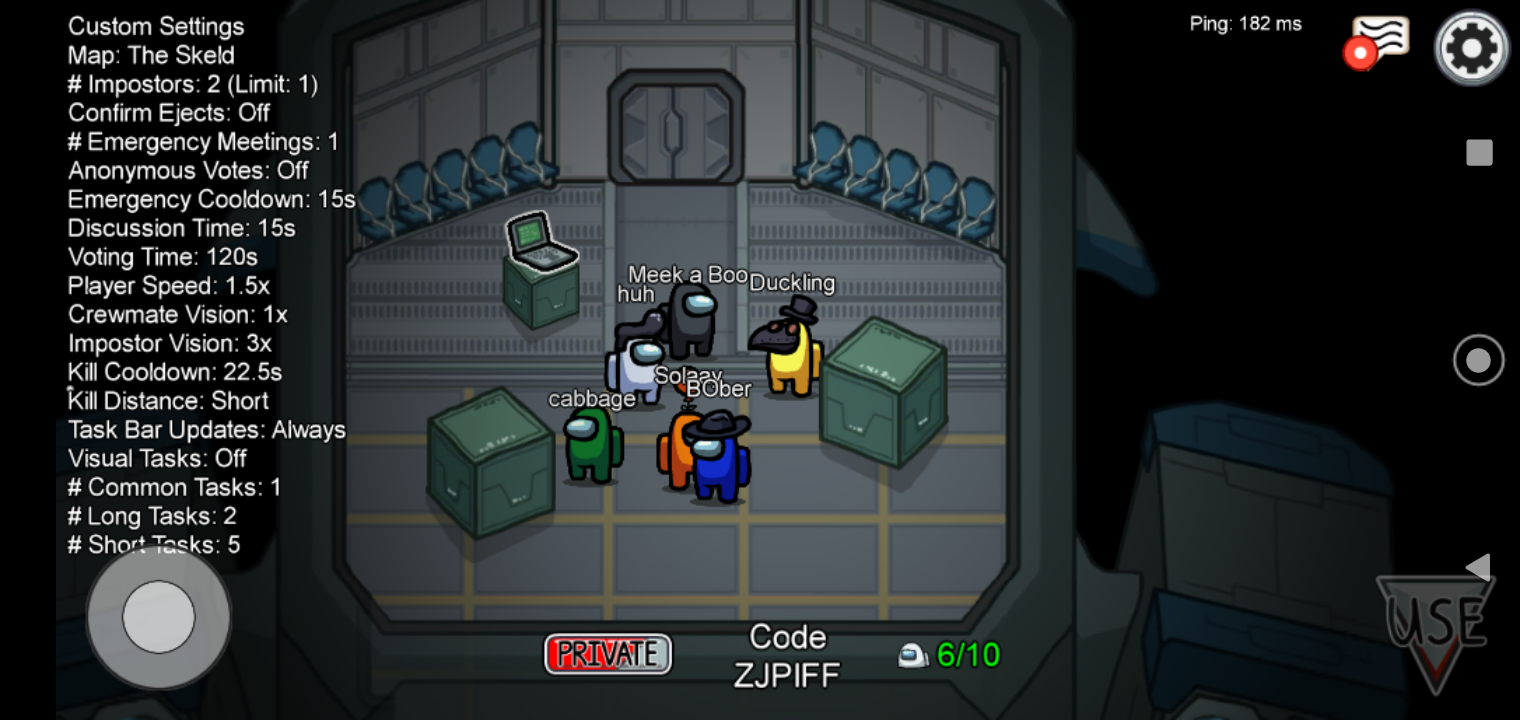Tap the Android recent apps square

tap(1479, 153)
